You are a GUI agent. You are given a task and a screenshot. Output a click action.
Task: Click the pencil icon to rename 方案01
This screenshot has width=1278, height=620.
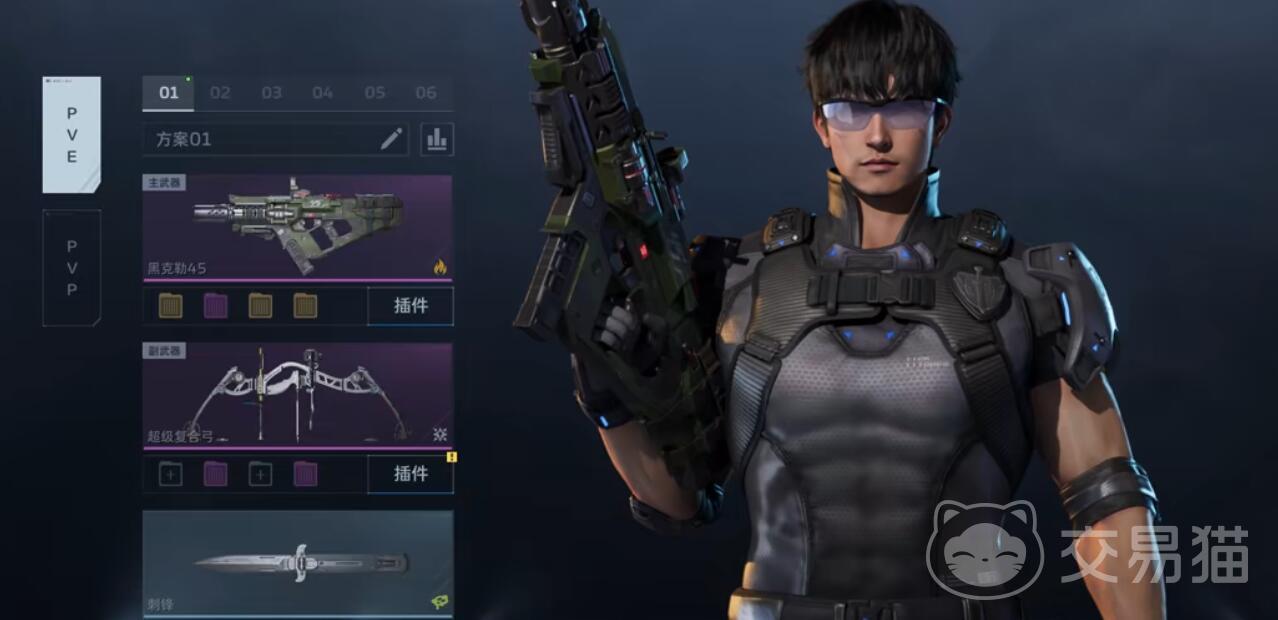[x=391, y=139]
